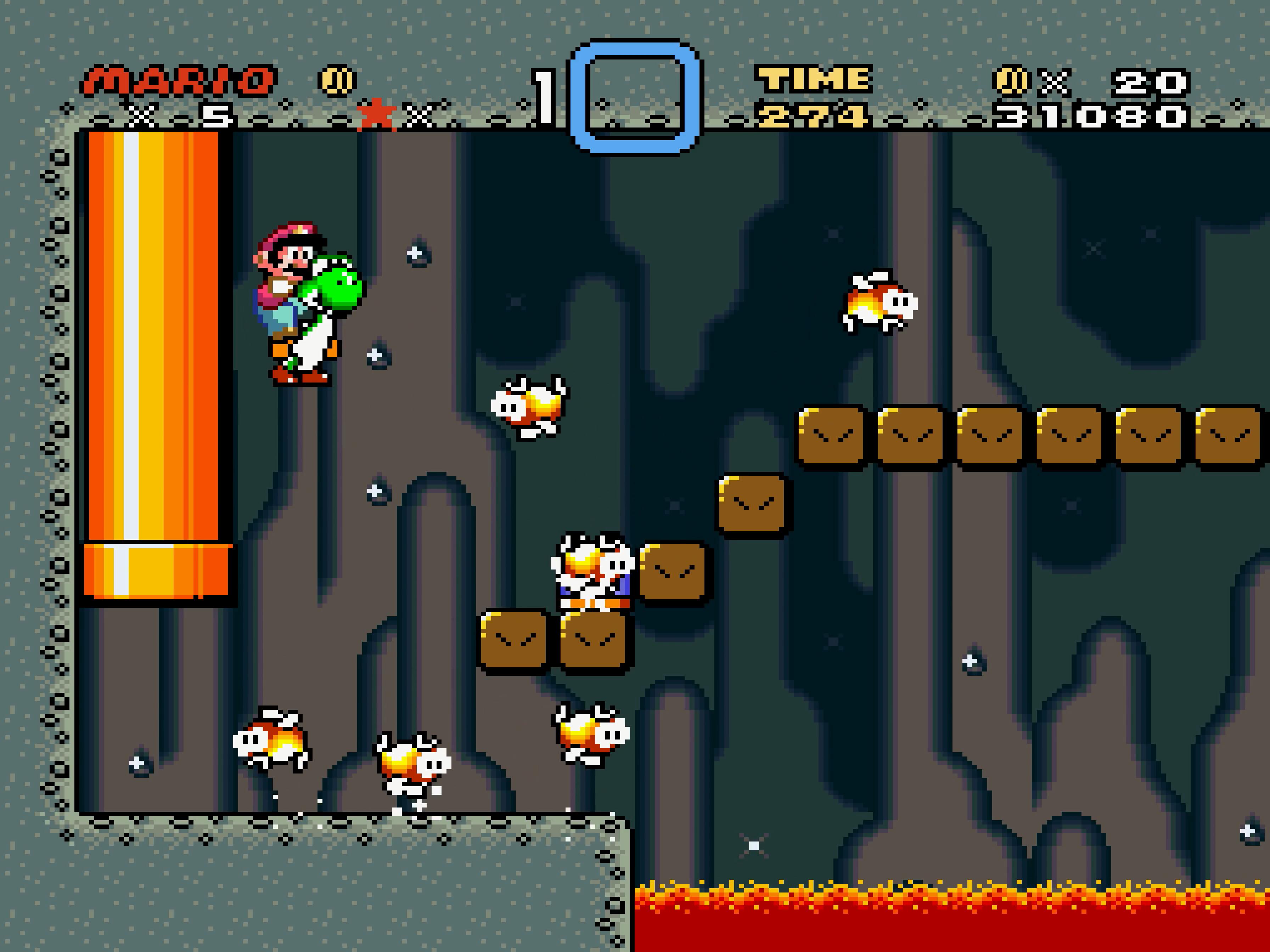
Task: Select the empty blue reserve item box
Action: pos(634,96)
